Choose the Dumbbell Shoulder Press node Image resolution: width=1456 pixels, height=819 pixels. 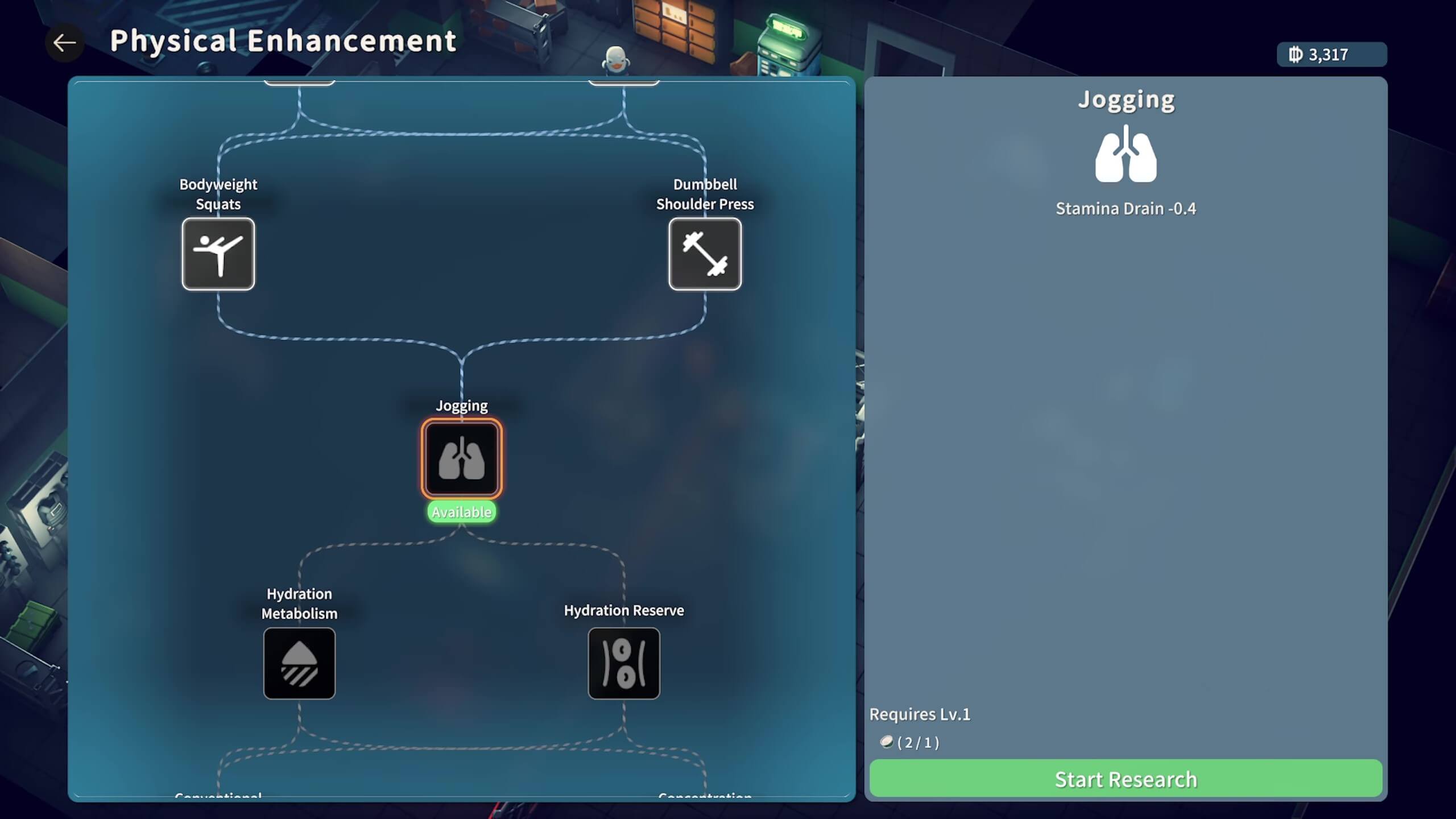pyautogui.click(x=705, y=254)
